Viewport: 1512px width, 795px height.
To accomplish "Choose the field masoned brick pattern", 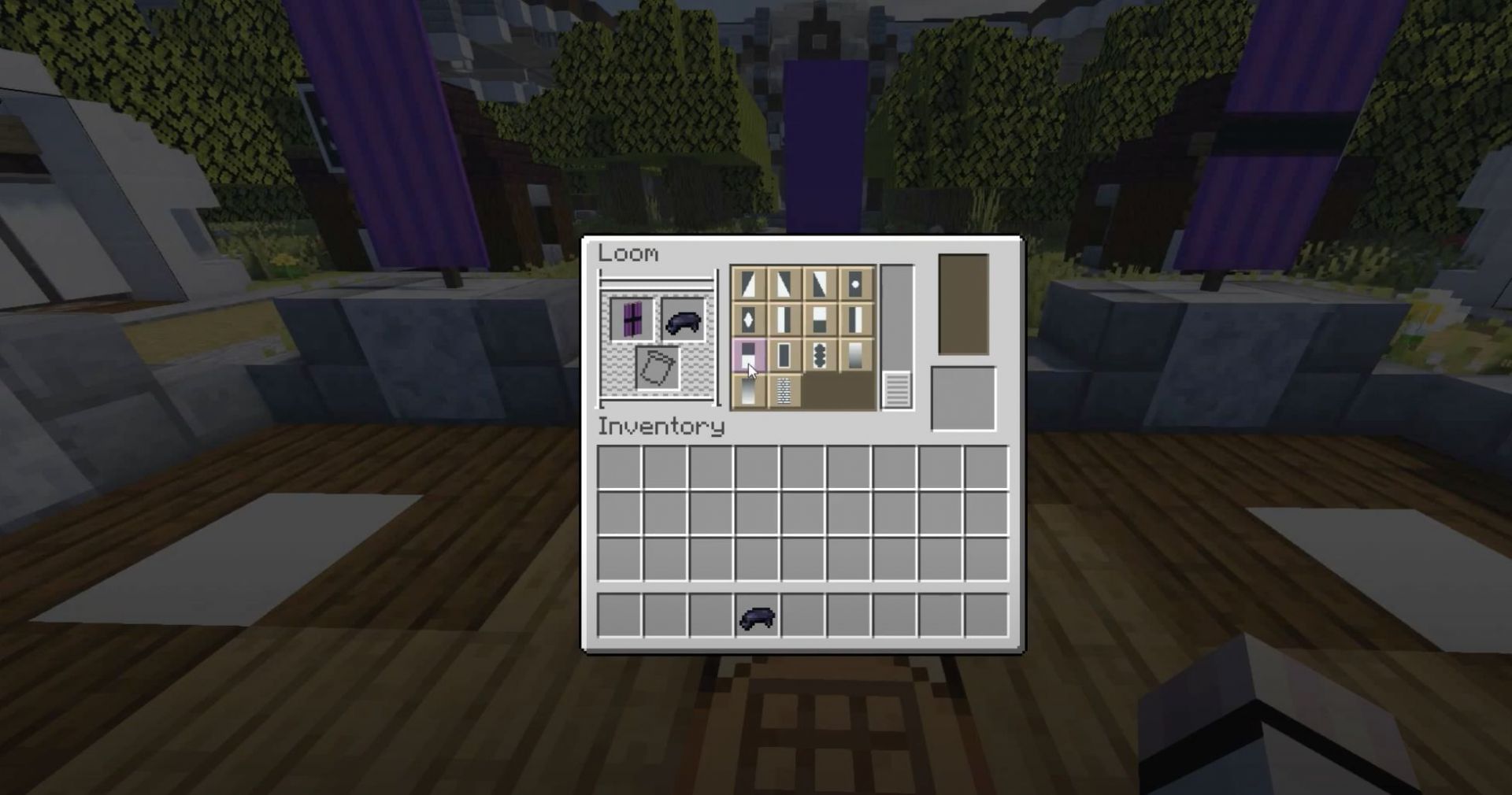I will pyautogui.click(x=785, y=390).
